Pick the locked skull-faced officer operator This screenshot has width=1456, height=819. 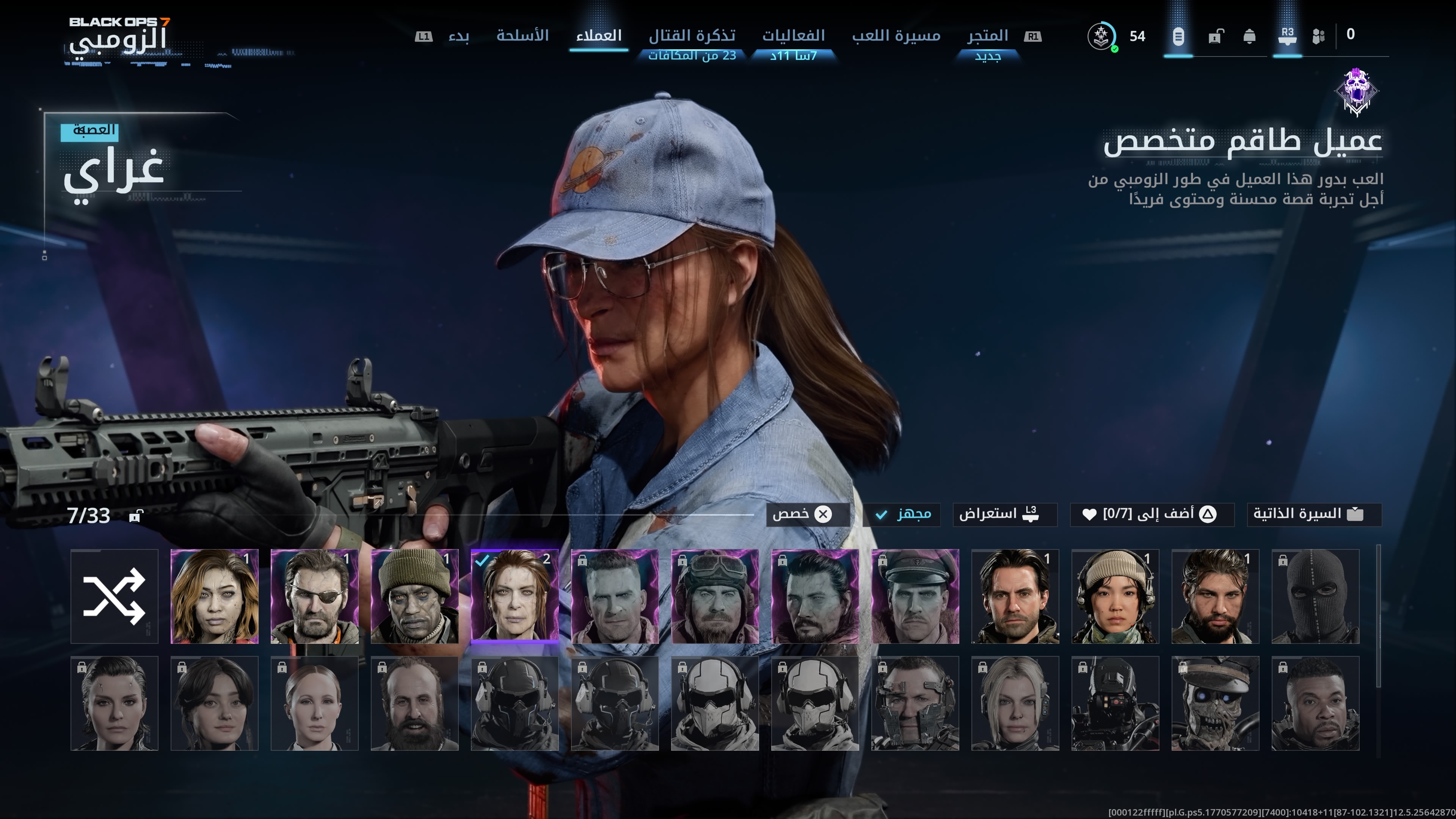(1214, 703)
